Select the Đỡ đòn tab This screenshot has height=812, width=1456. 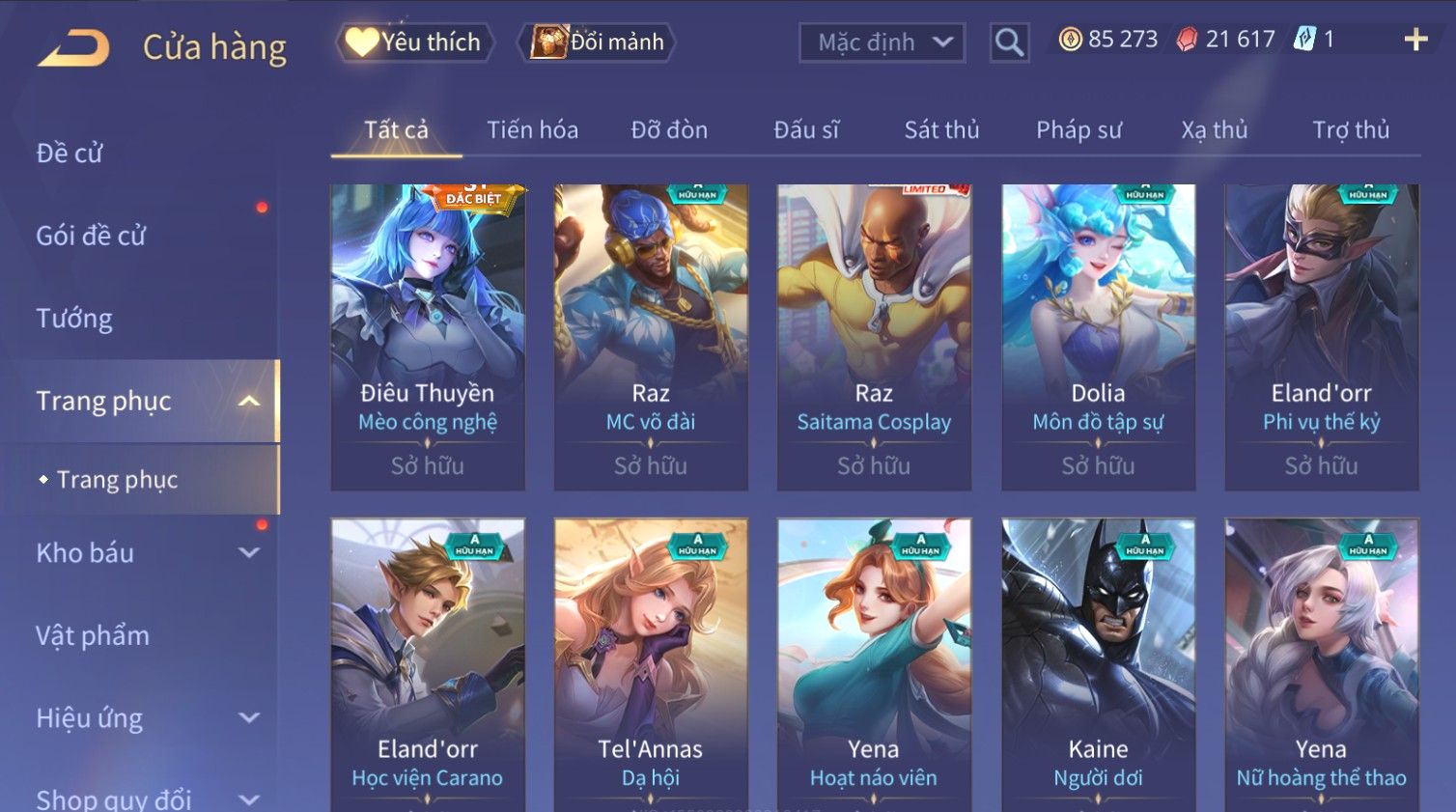[x=669, y=130]
